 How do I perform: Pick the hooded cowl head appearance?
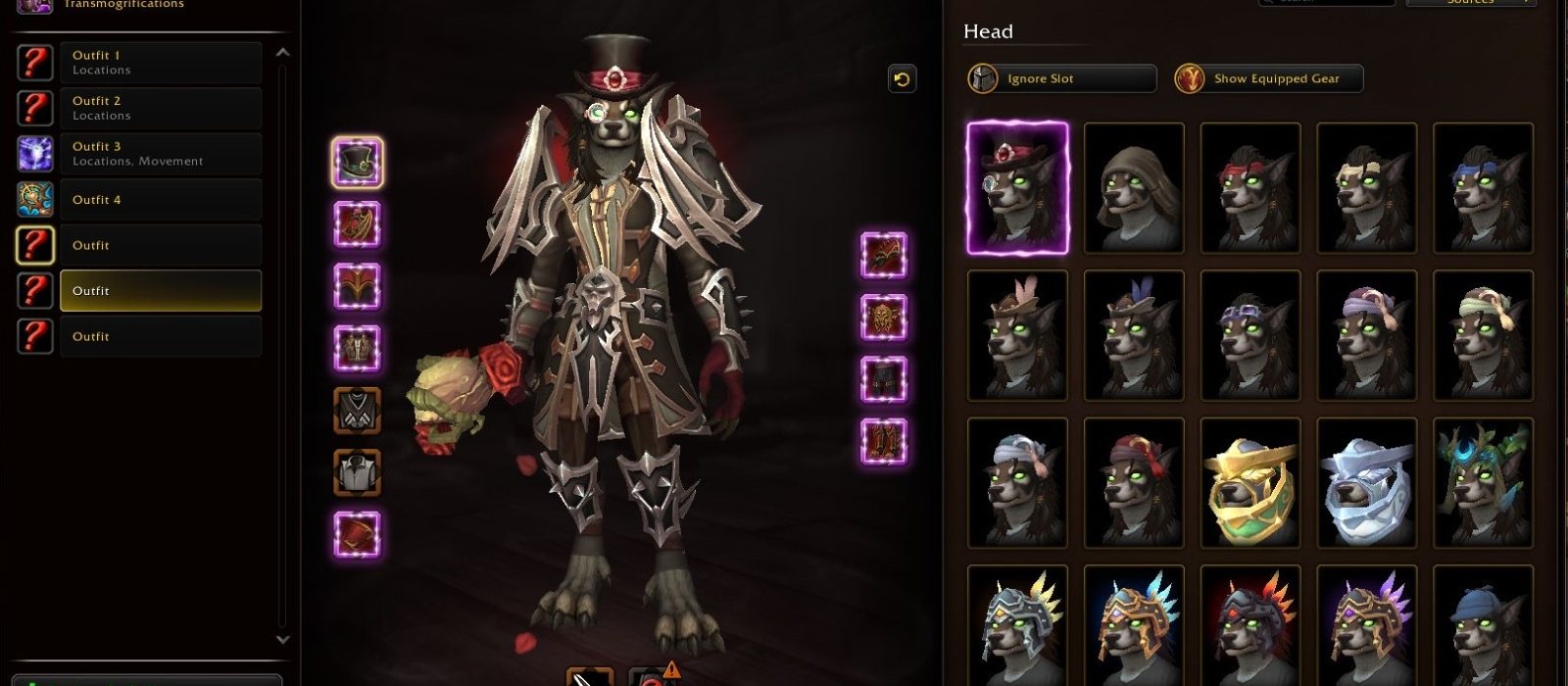[1134, 188]
